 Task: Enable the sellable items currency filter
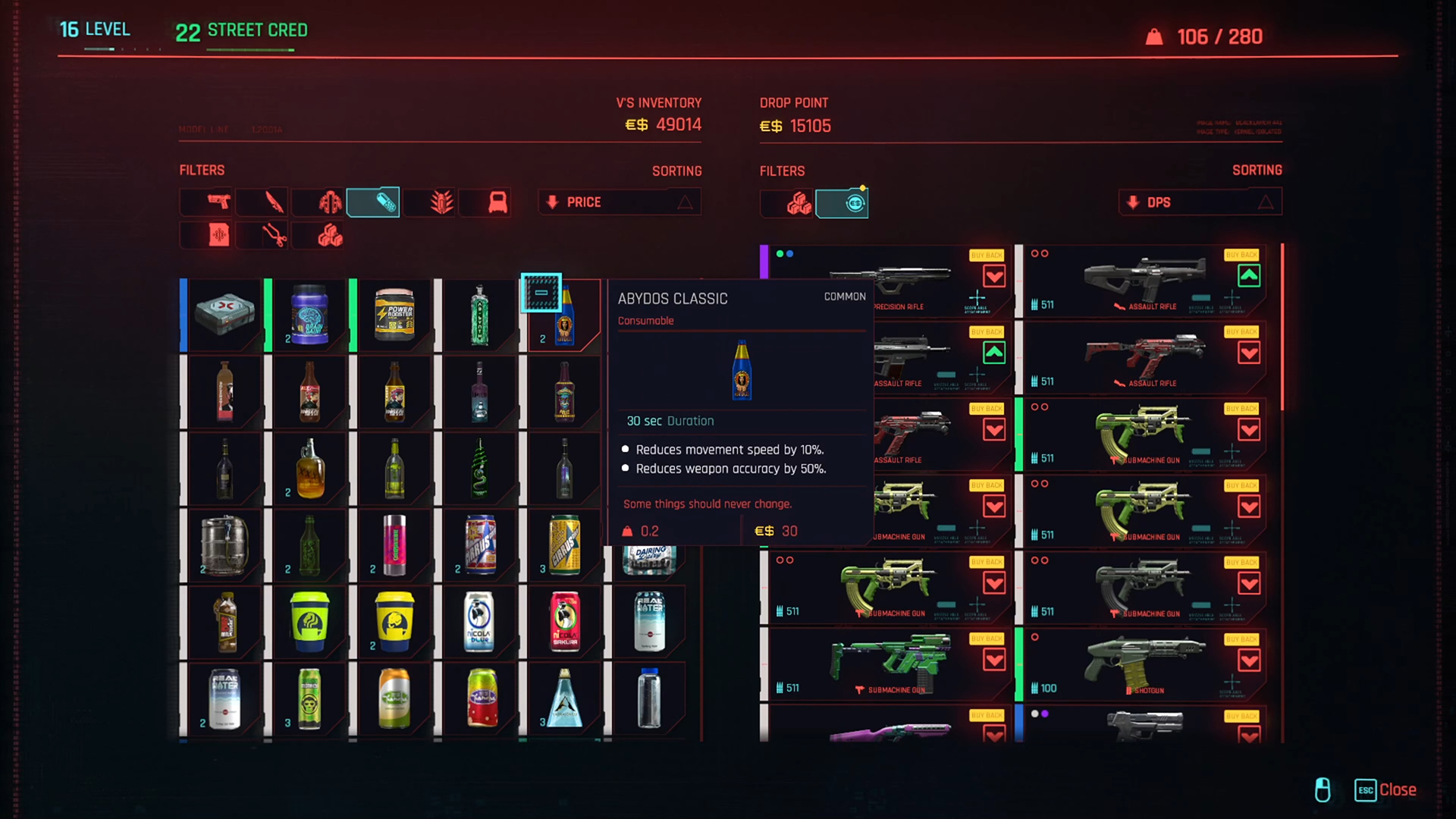tap(842, 203)
